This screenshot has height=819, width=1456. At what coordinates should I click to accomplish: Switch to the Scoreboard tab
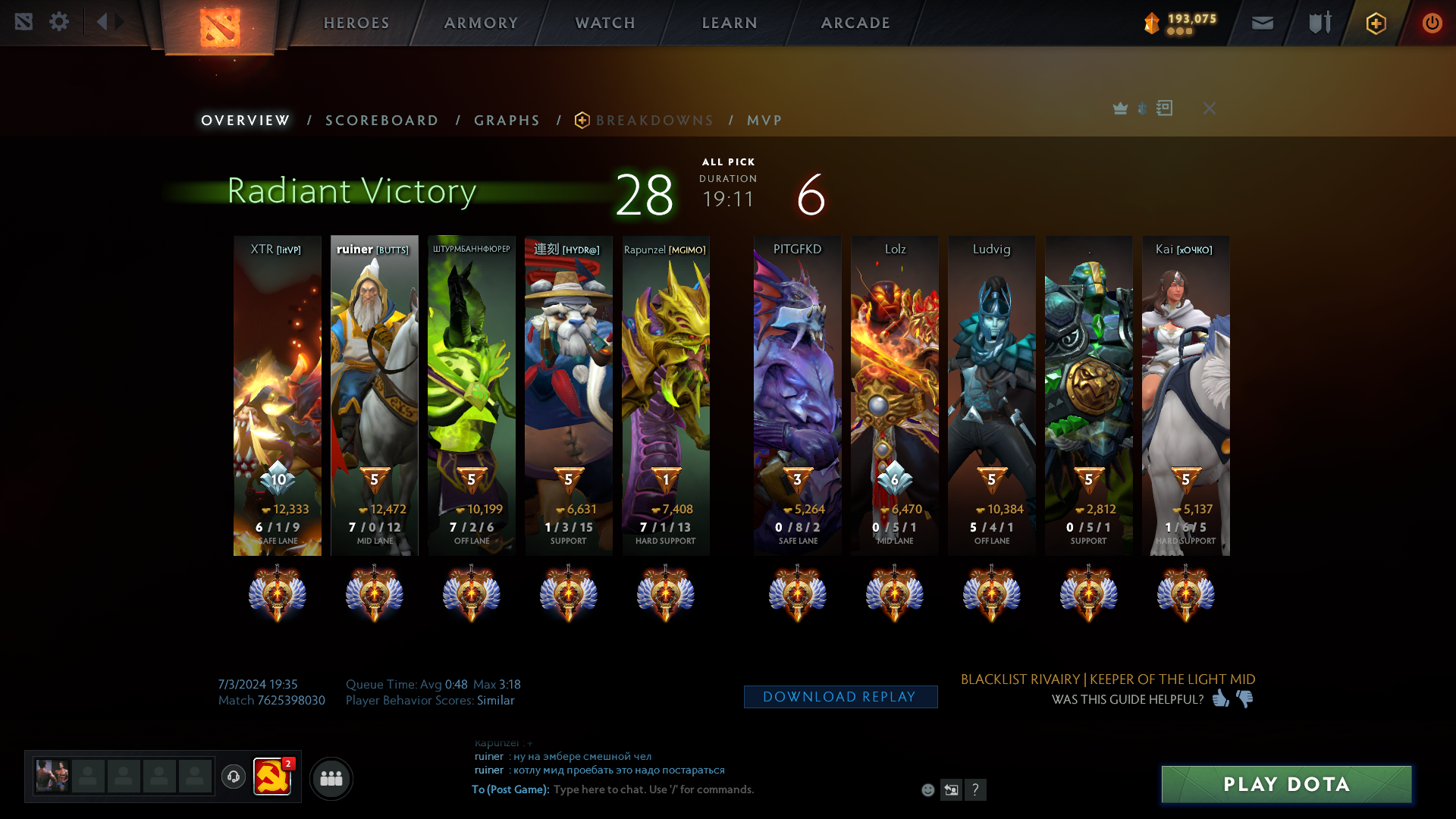[x=381, y=121]
